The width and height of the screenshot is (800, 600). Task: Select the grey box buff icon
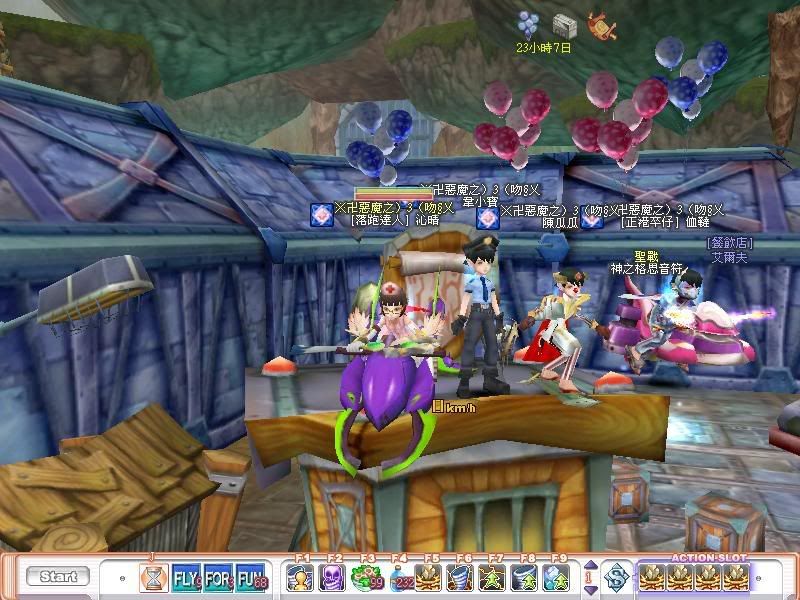coord(564,24)
